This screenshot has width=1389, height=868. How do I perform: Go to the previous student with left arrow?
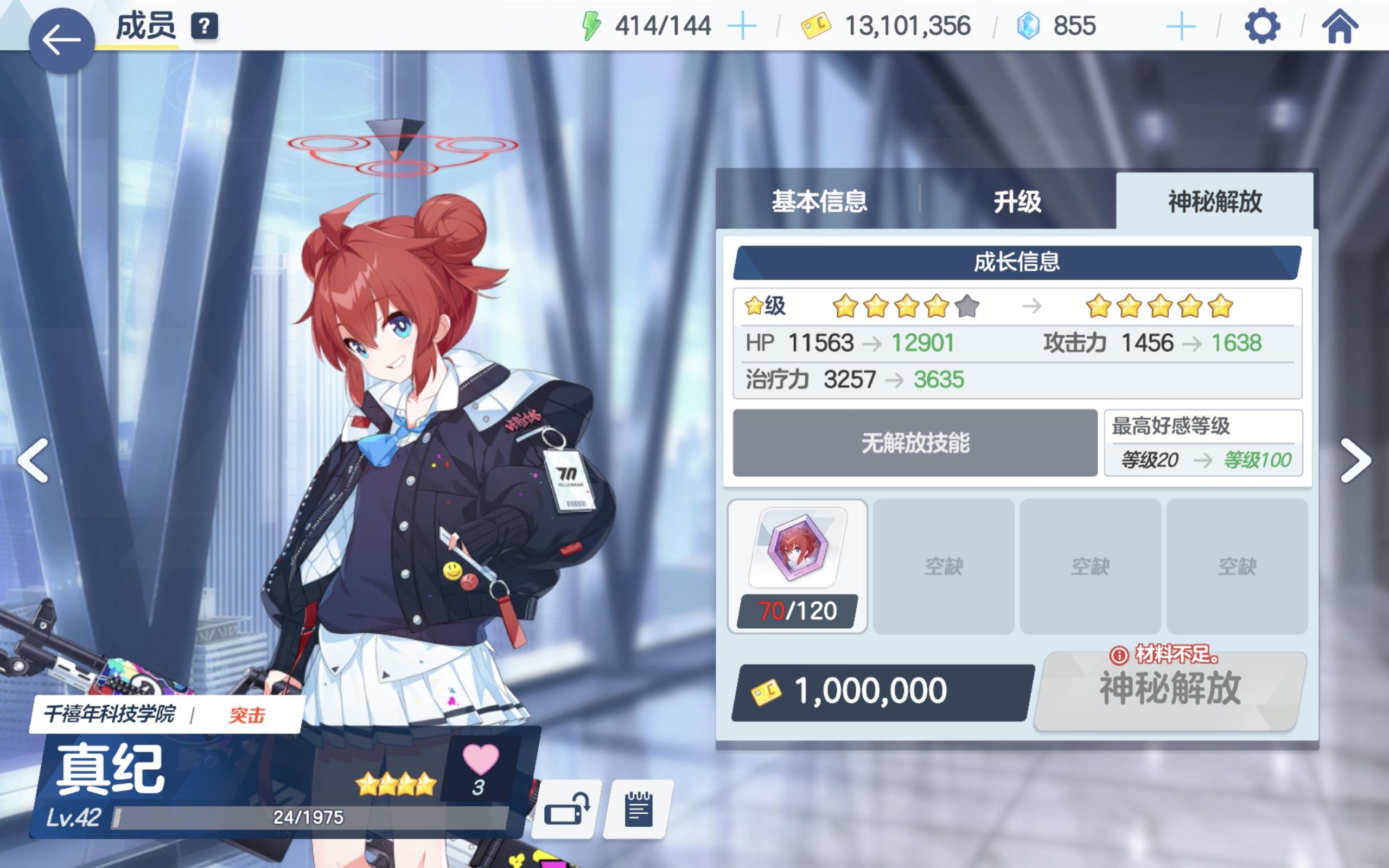pyautogui.click(x=33, y=459)
